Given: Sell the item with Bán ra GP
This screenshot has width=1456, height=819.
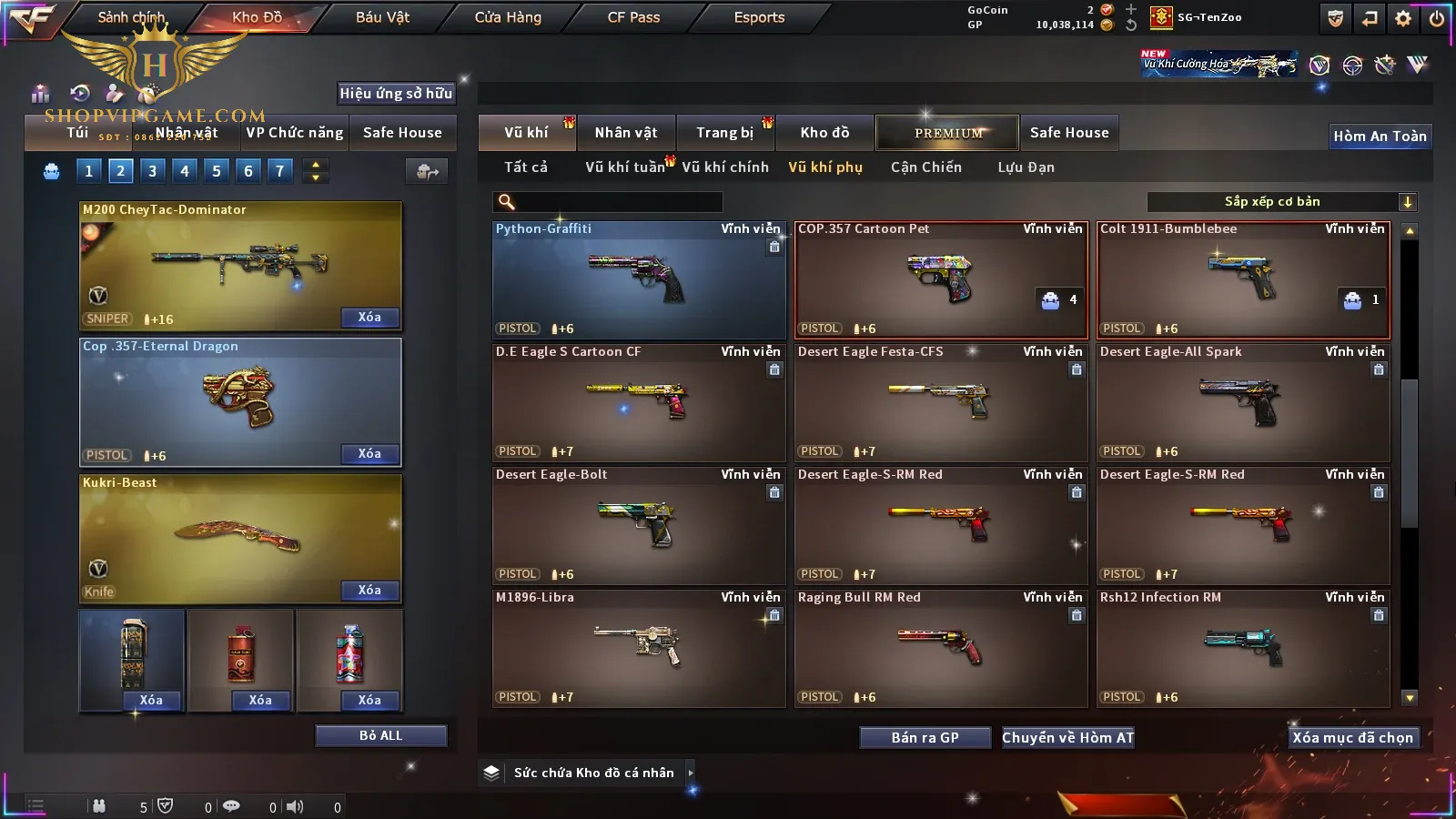Looking at the screenshot, I should click(925, 738).
